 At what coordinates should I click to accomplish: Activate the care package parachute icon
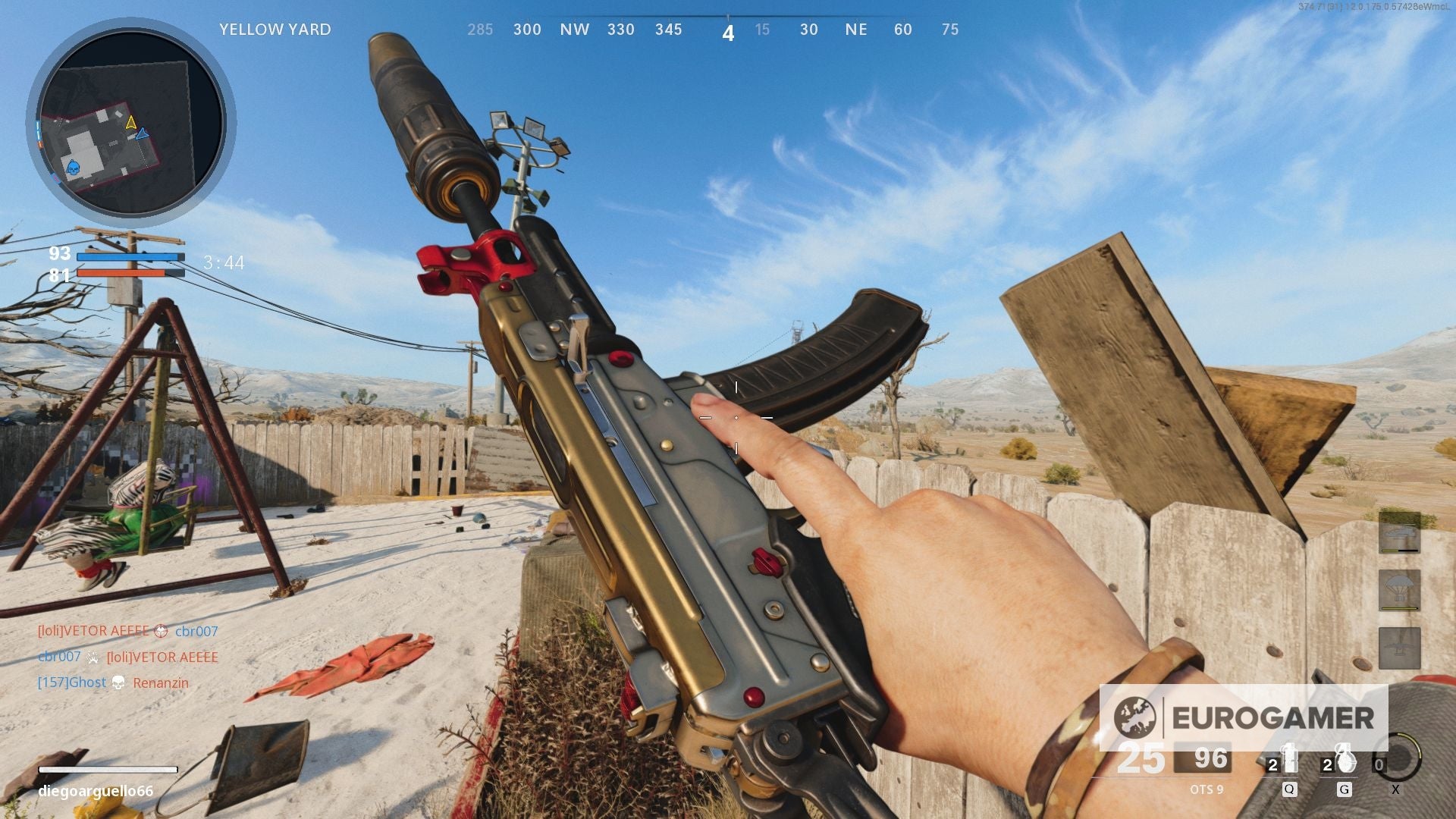tap(1401, 588)
